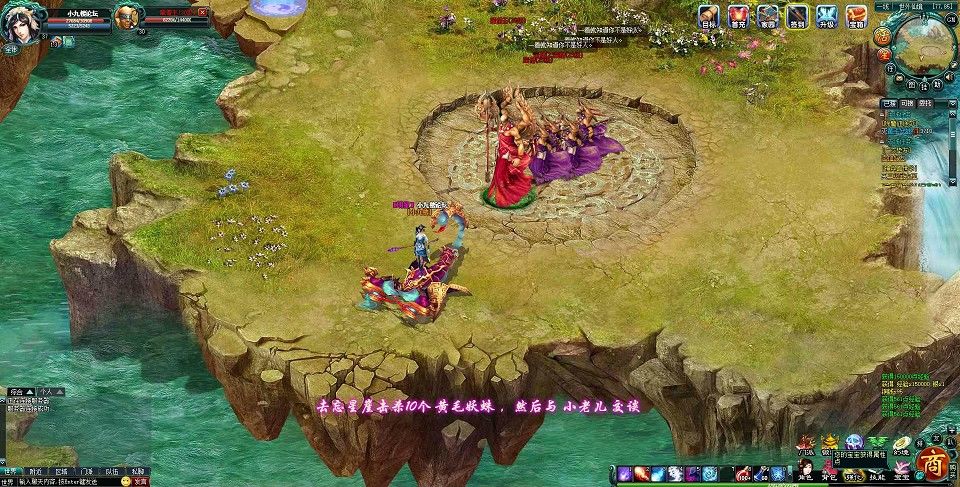Open the 升级 (Level Up) icon
The width and height of the screenshot is (960, 487).
(827, 16)
